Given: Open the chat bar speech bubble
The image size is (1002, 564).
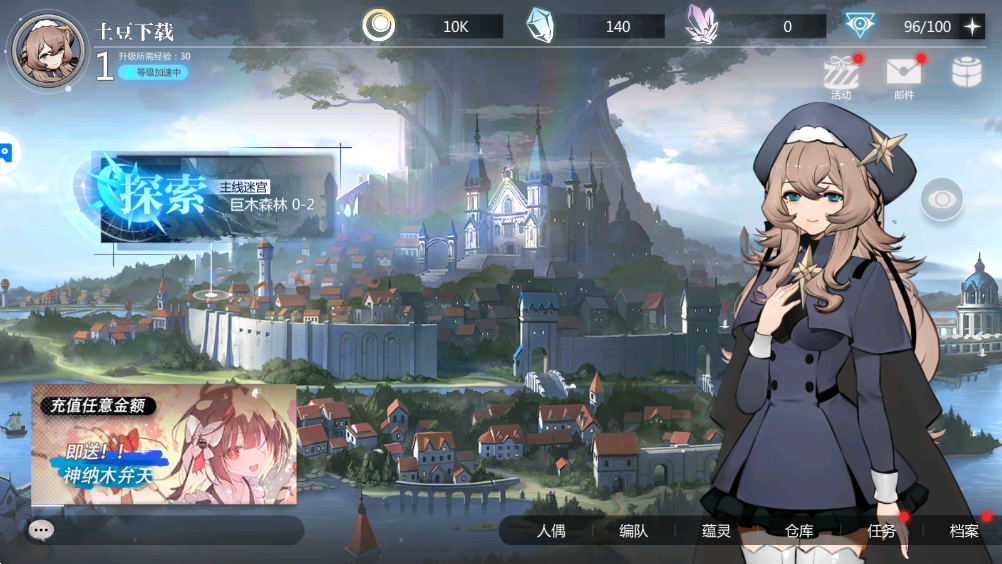Looking at the screenshot, I should click(41, 530).
